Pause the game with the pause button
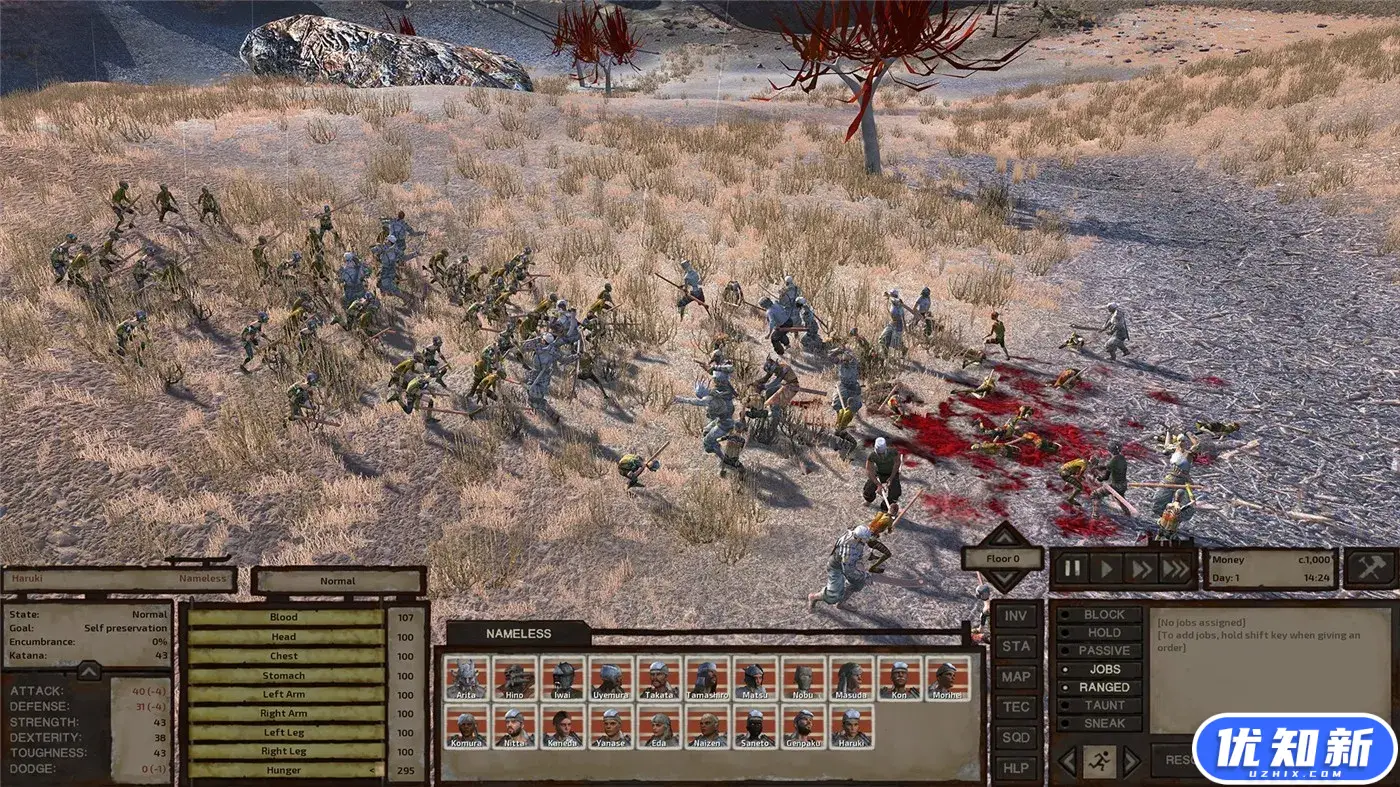Screen dimensions: 1400x787 pos(1072,569)
